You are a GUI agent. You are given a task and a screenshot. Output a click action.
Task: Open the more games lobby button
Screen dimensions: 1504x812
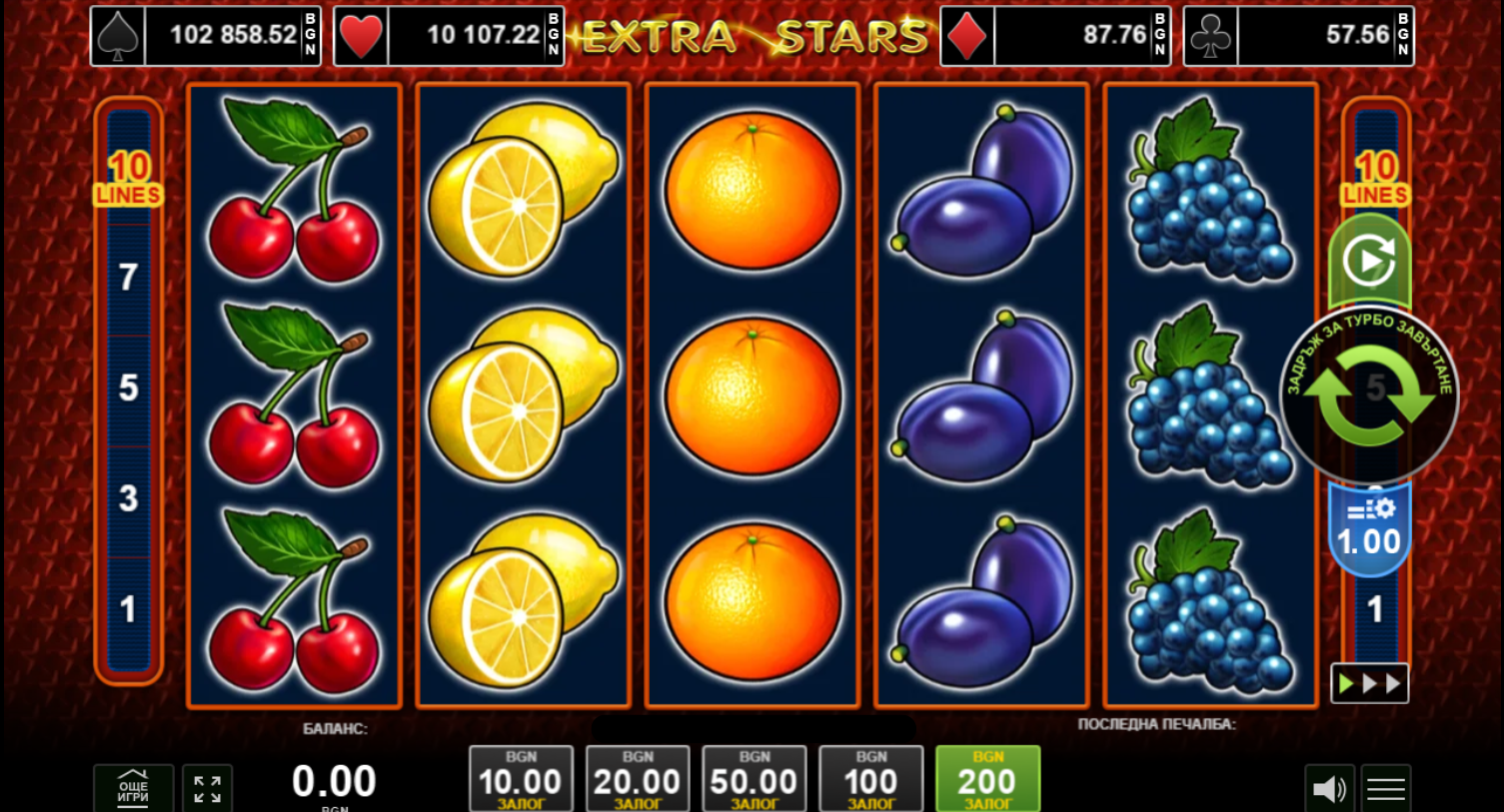pyautogui.click(x=133, y=789)
